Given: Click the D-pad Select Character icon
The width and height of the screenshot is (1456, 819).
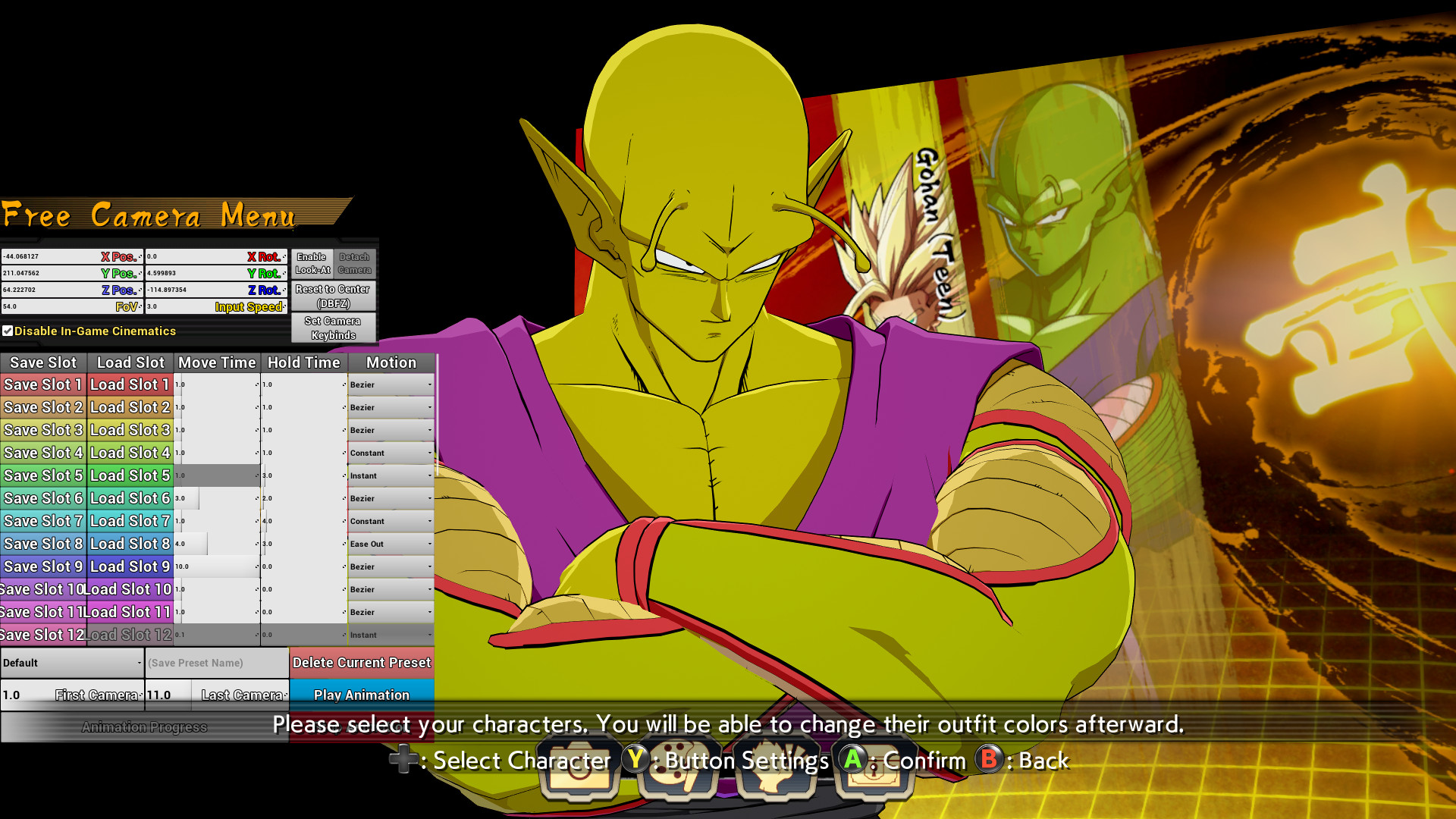Looking at the screenshot, I should (404, 761).
